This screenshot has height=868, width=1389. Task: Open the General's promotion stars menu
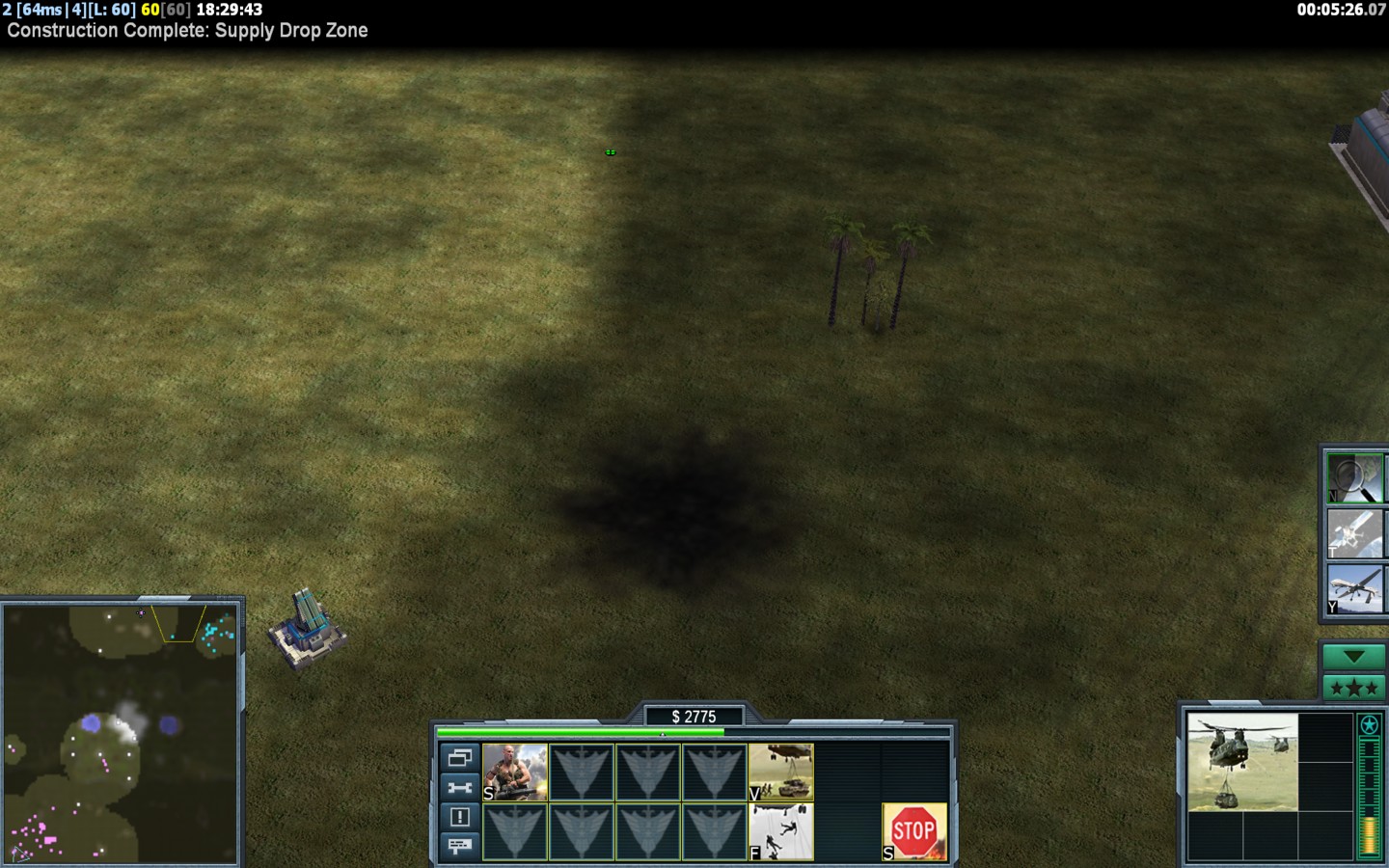pos(1353,688)
